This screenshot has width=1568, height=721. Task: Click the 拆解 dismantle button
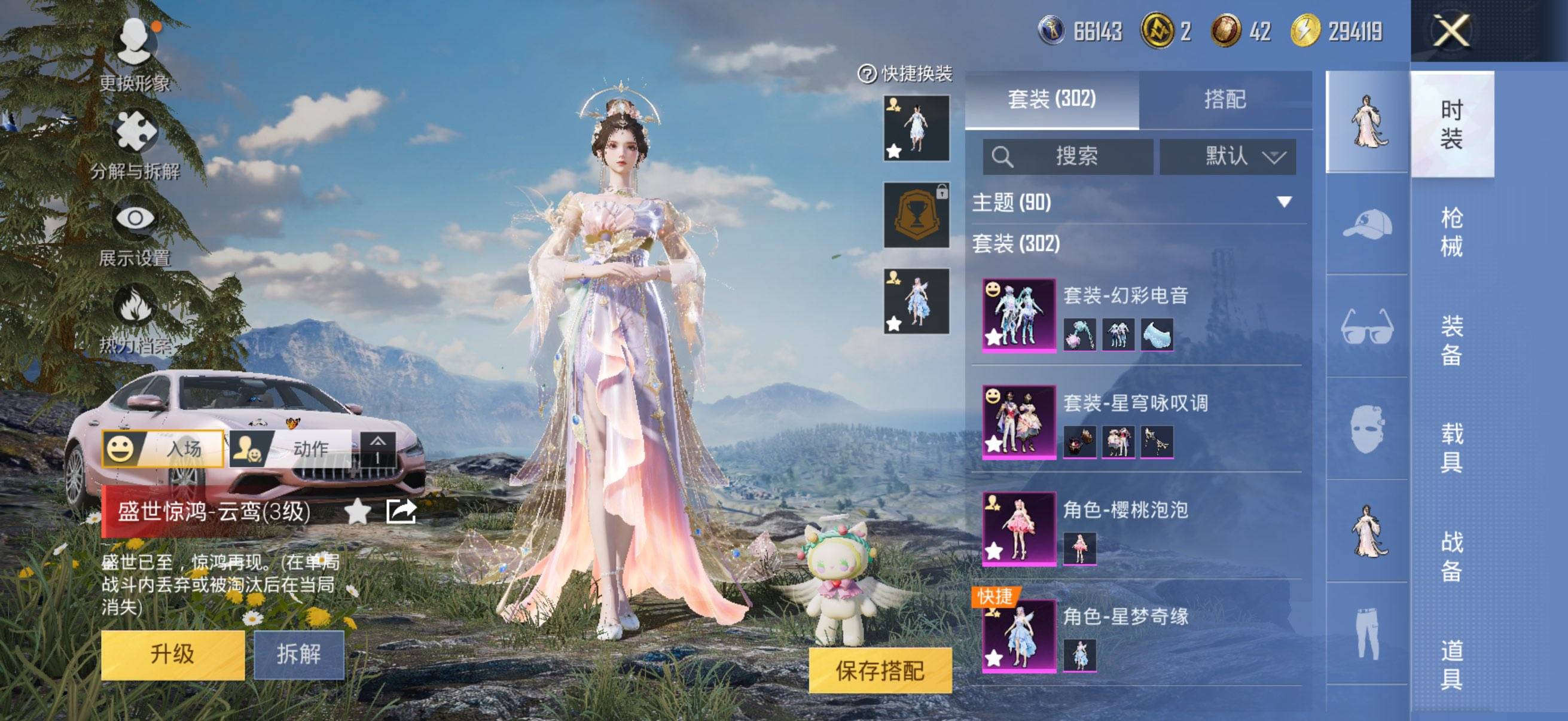(298, 654)
